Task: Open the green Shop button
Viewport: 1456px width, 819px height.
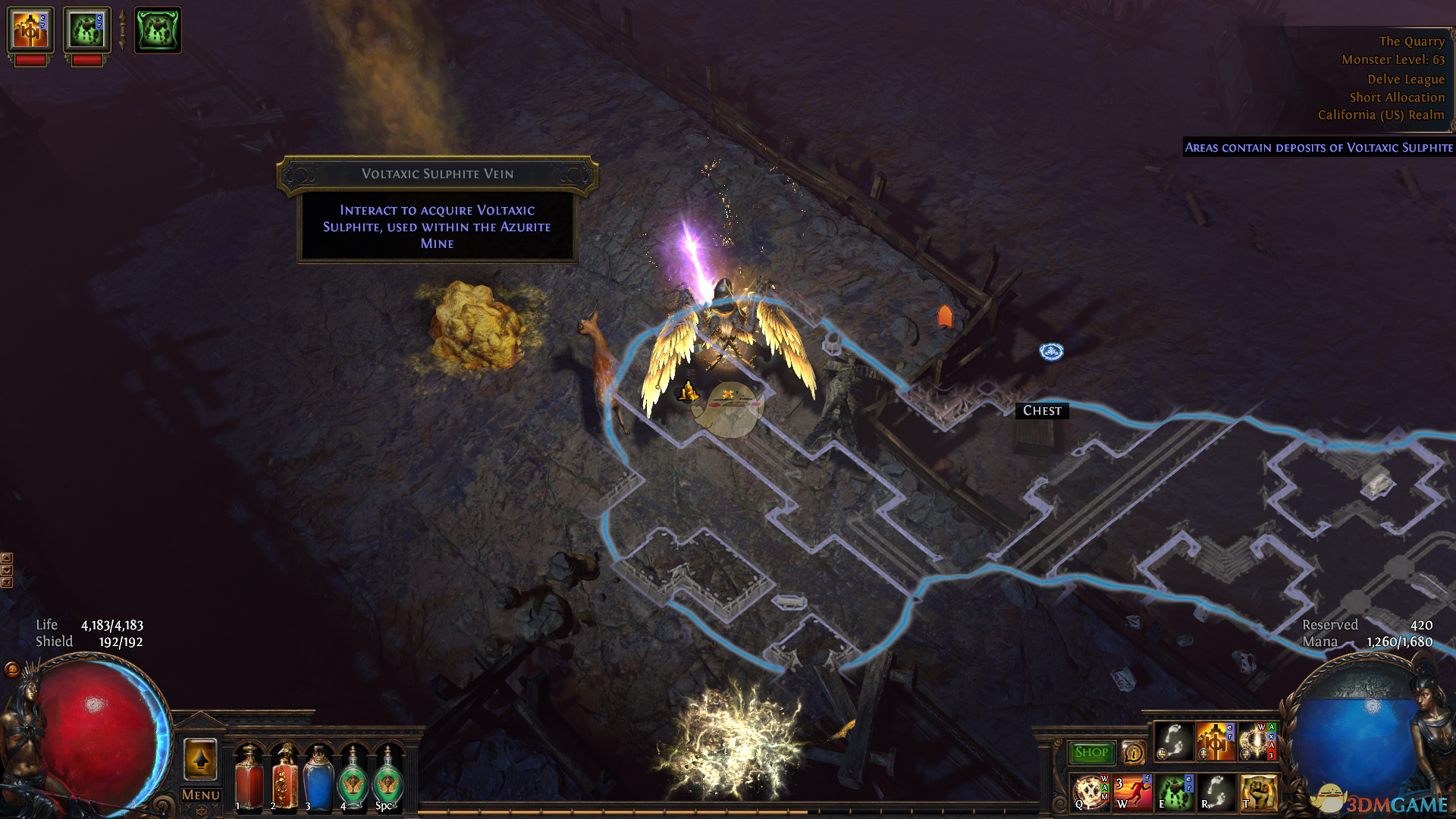Action: tap(1091, 752)
